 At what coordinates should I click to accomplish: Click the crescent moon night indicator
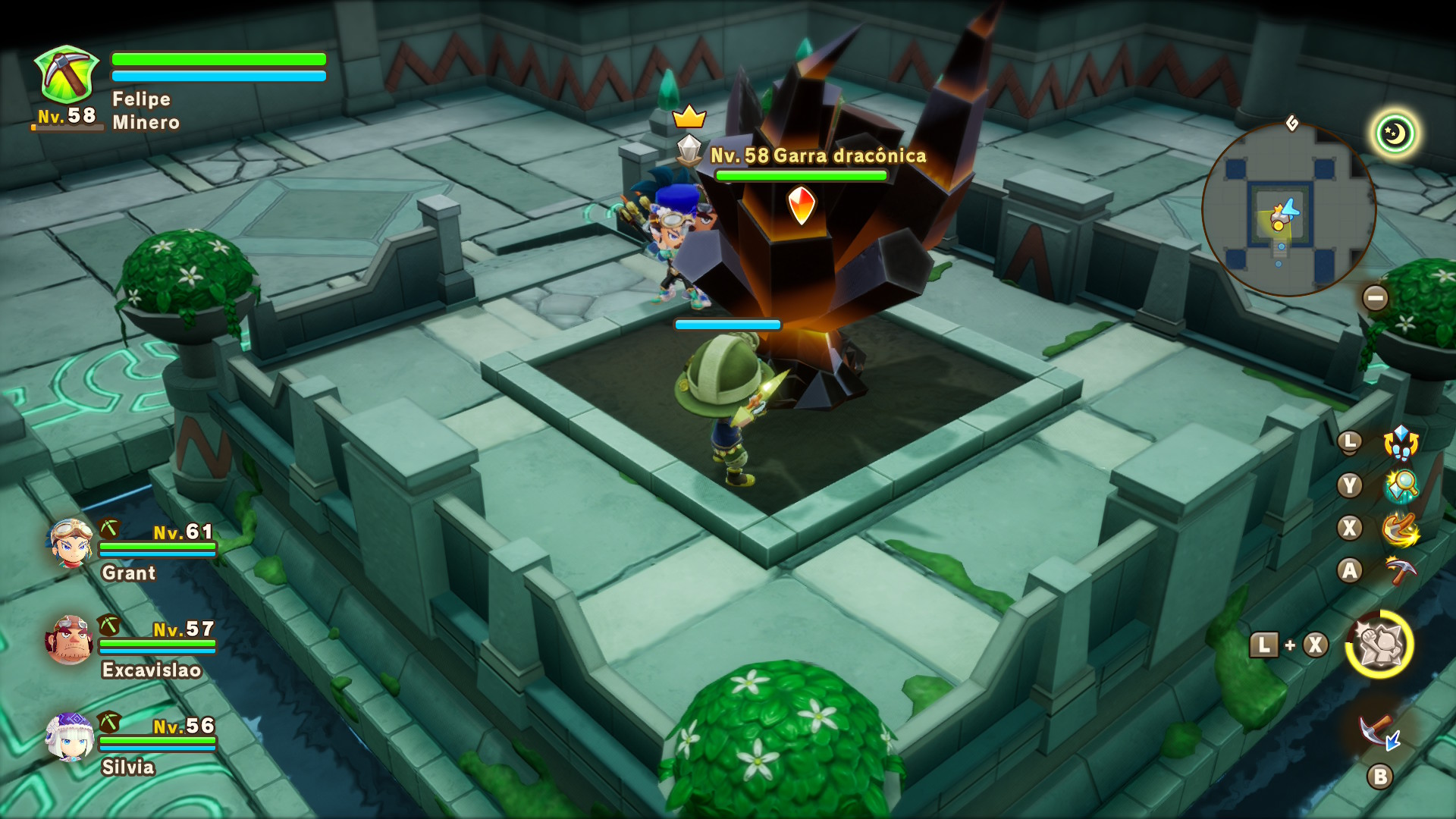[1395, 134]
